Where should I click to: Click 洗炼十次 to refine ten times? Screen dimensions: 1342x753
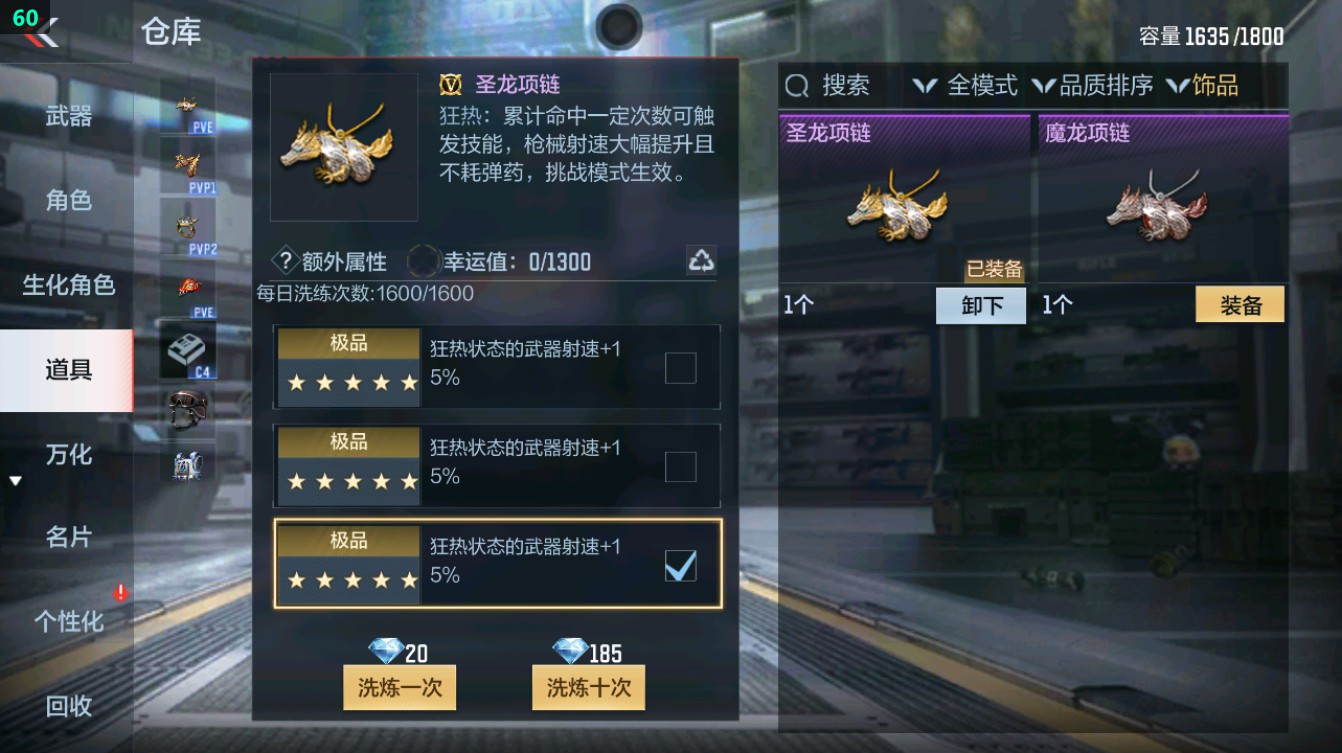click(588, 688)
